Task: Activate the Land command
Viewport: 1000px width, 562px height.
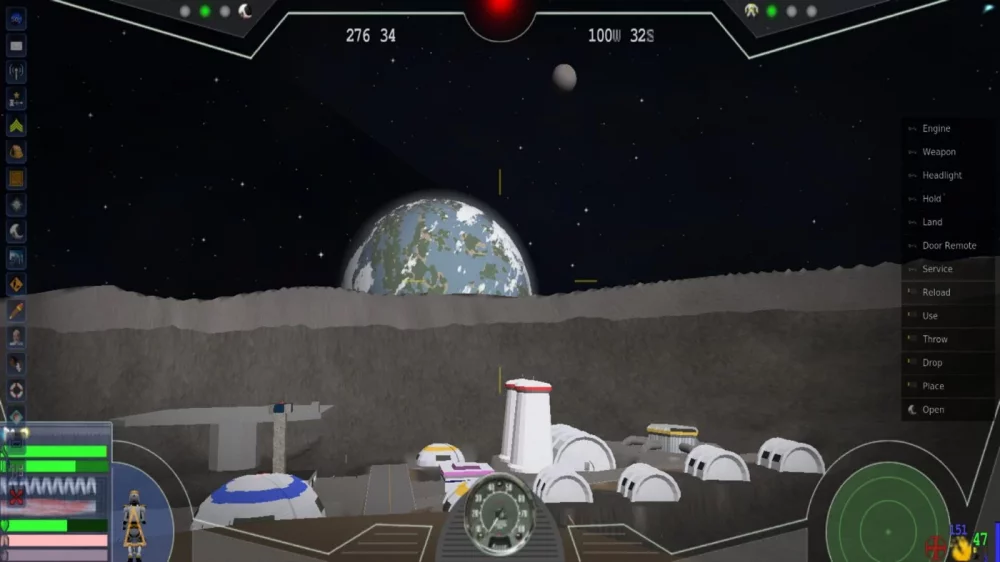Action: pos(932,222)
